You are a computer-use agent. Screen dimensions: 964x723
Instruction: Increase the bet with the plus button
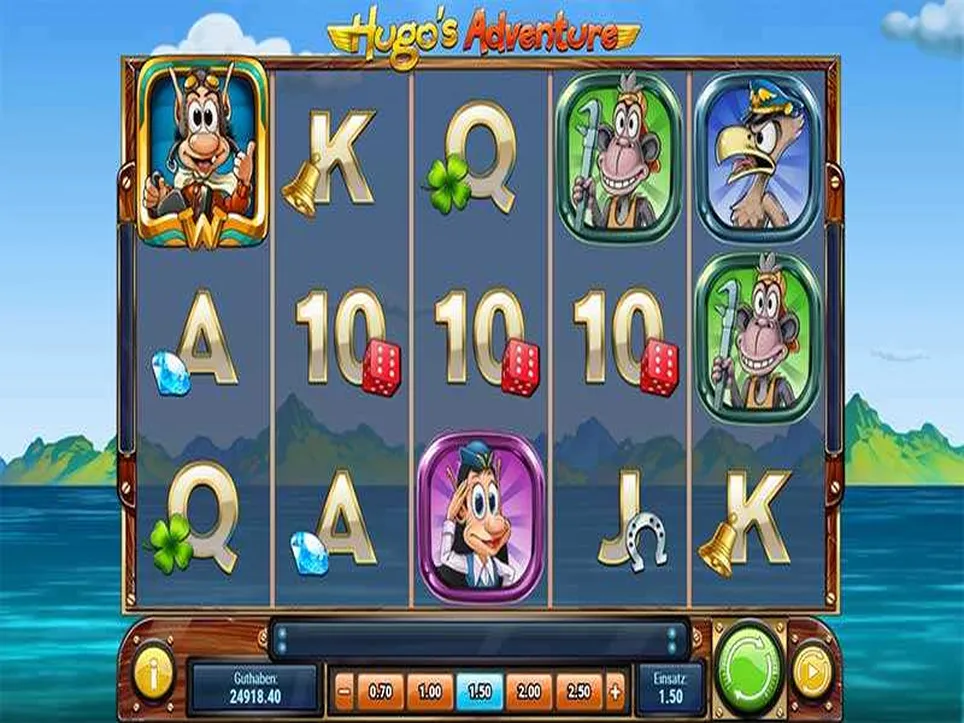pos(615,690)
